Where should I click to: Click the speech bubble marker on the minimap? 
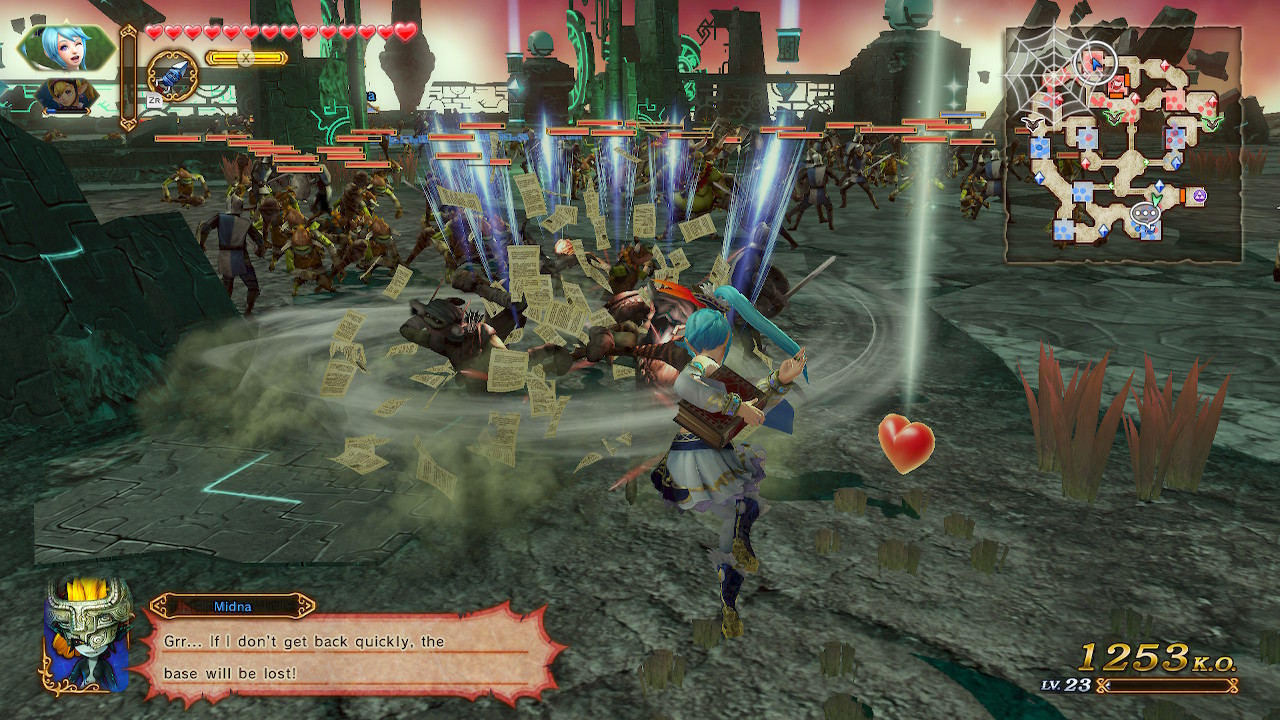click(x=1143, y=213)
